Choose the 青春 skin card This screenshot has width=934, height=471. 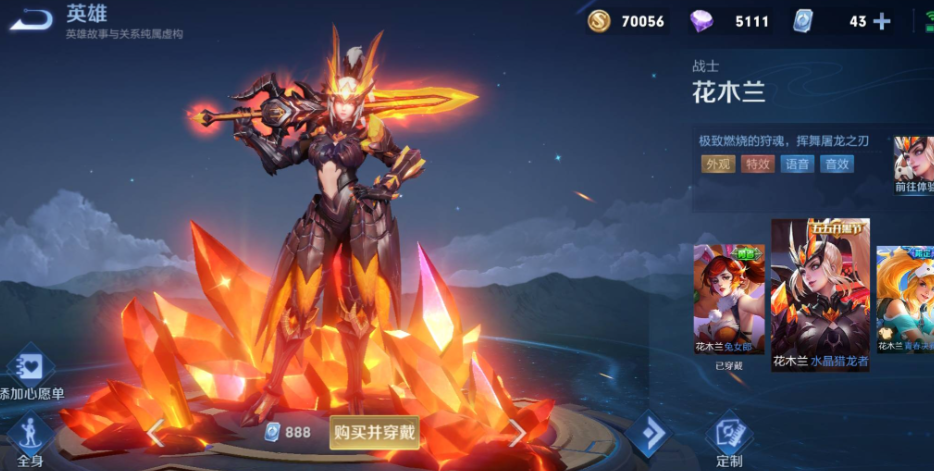[906, 300]
